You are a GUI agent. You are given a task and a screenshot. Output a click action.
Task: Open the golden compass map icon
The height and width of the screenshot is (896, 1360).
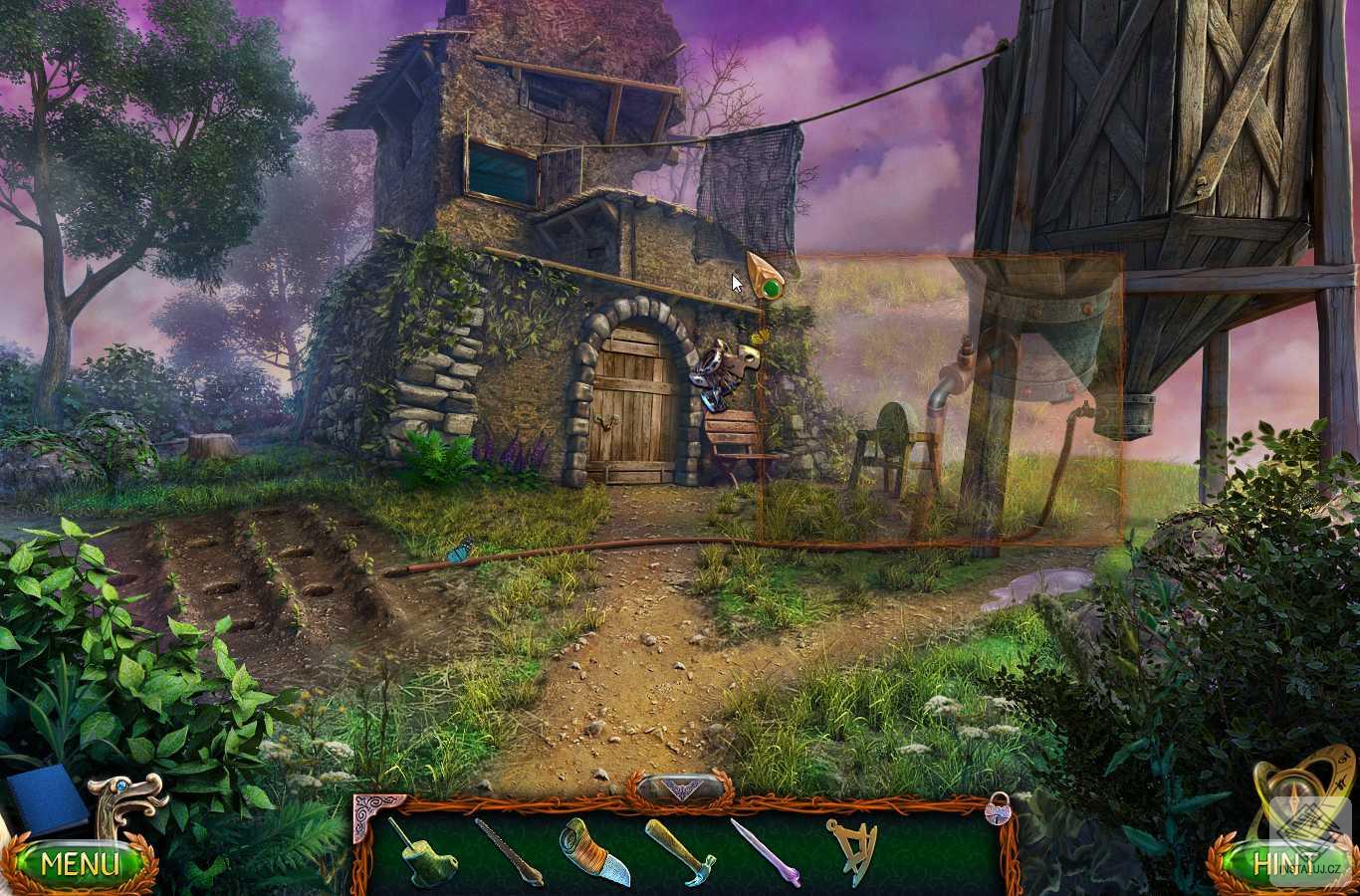coord(1304,796)
